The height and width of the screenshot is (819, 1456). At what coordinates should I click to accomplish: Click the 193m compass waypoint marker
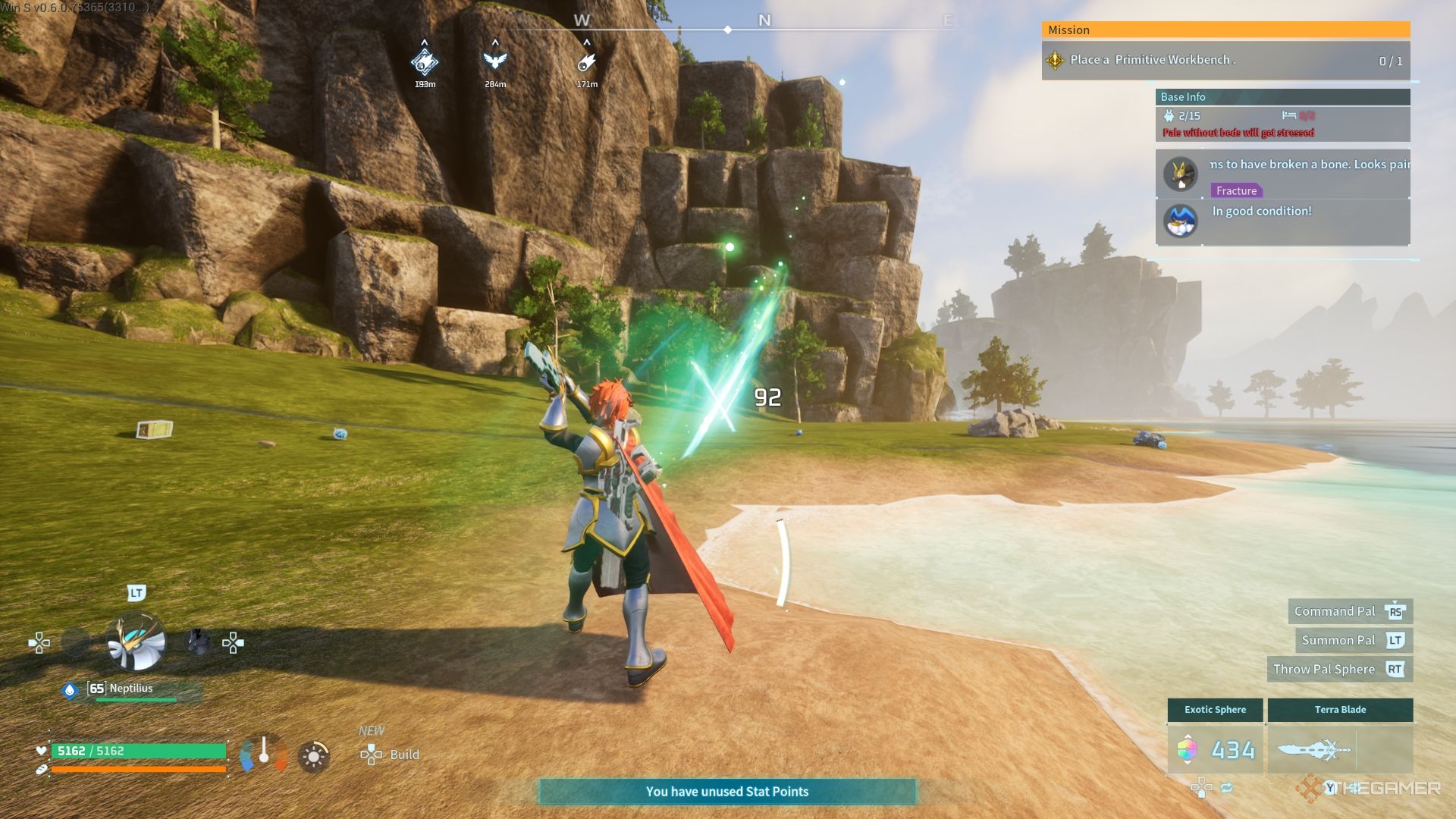pyautogui.click(x=425, y=62)
